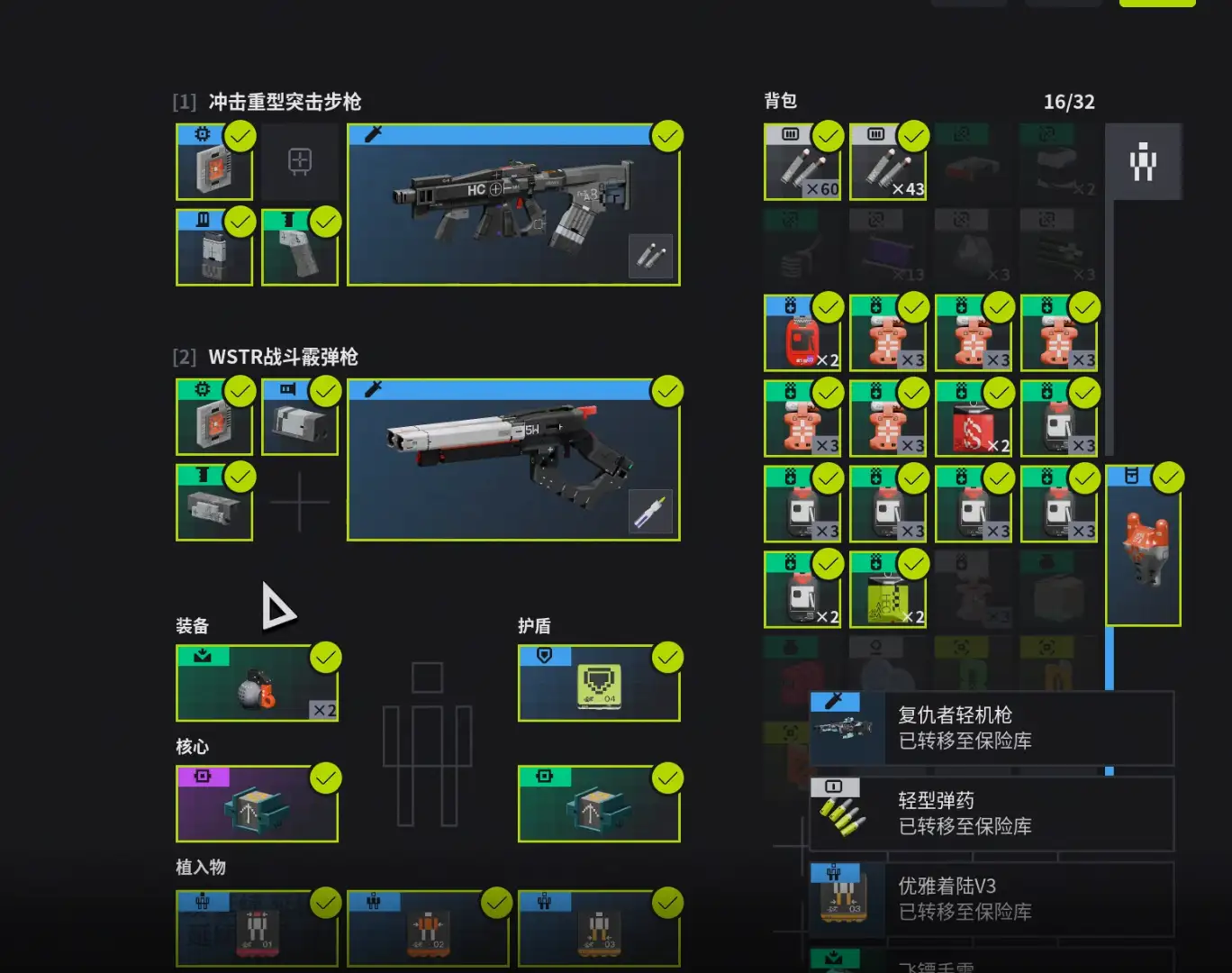Image resolution: width=1232 pixels, height=973 pixels.
Task: Open the character silhouette tab beside backpack
Action: point(1143,162)
